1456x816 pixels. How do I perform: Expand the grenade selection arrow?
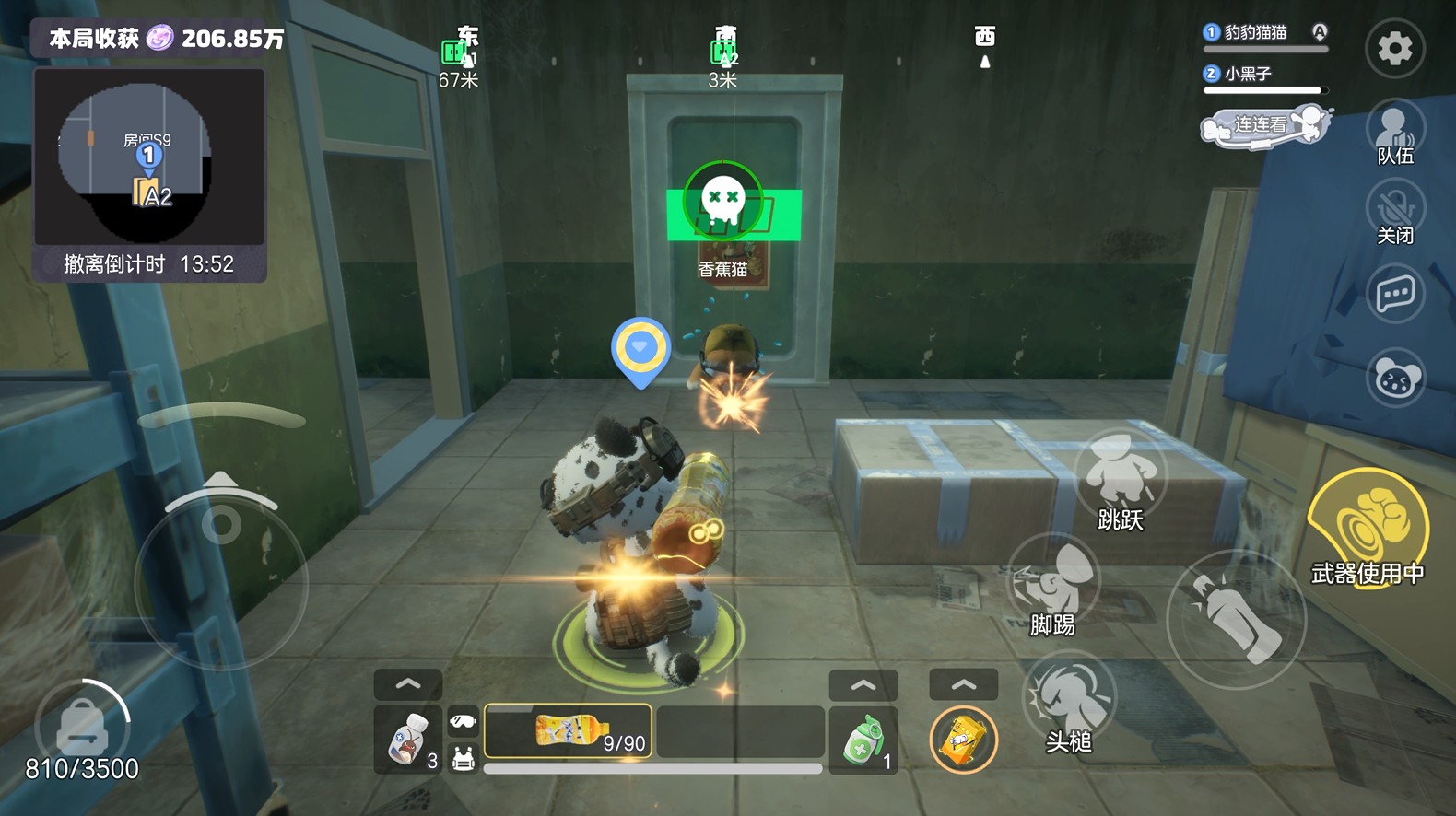click(863, 685)
